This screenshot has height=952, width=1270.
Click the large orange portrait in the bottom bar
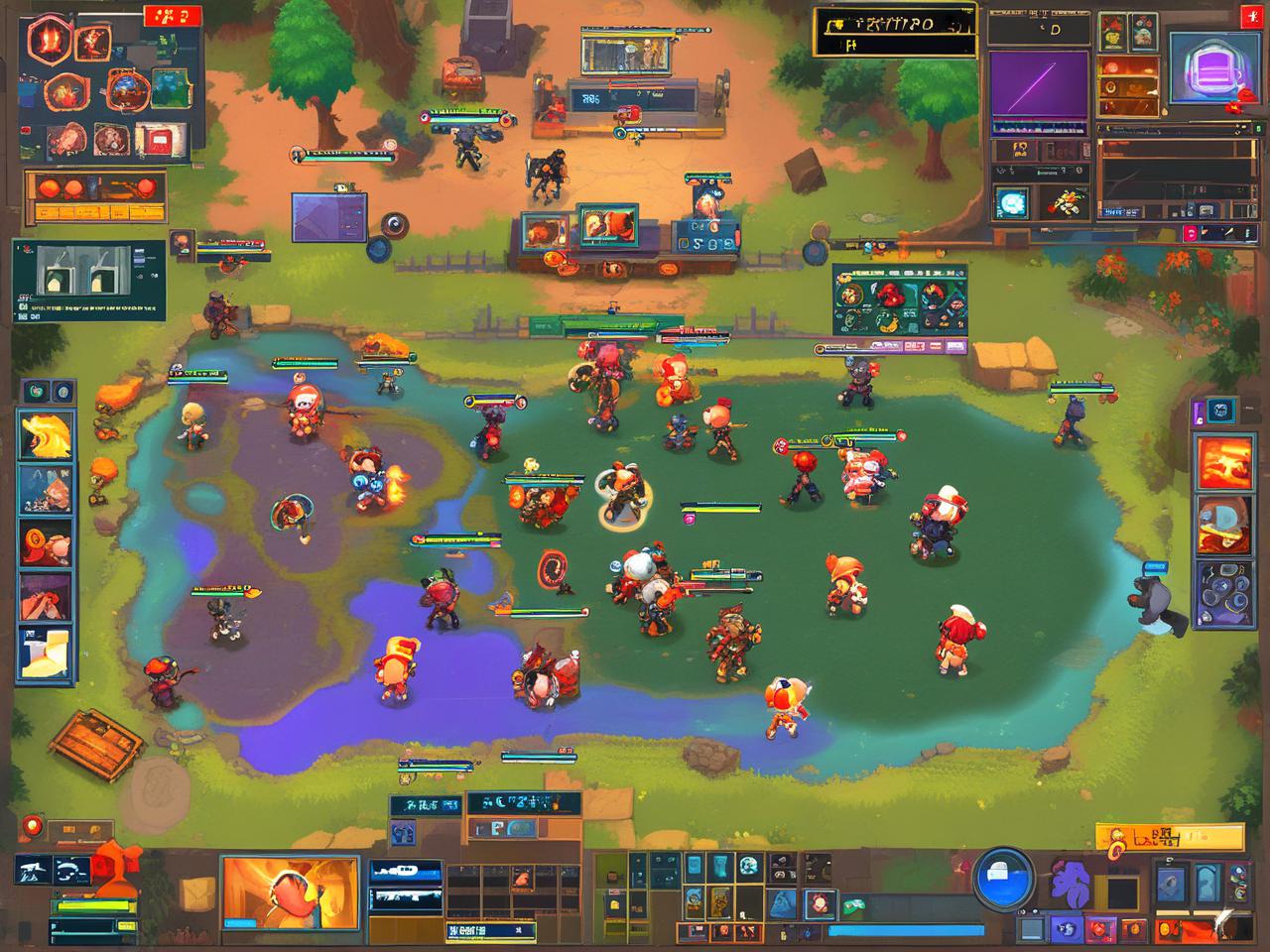point(290,892)
